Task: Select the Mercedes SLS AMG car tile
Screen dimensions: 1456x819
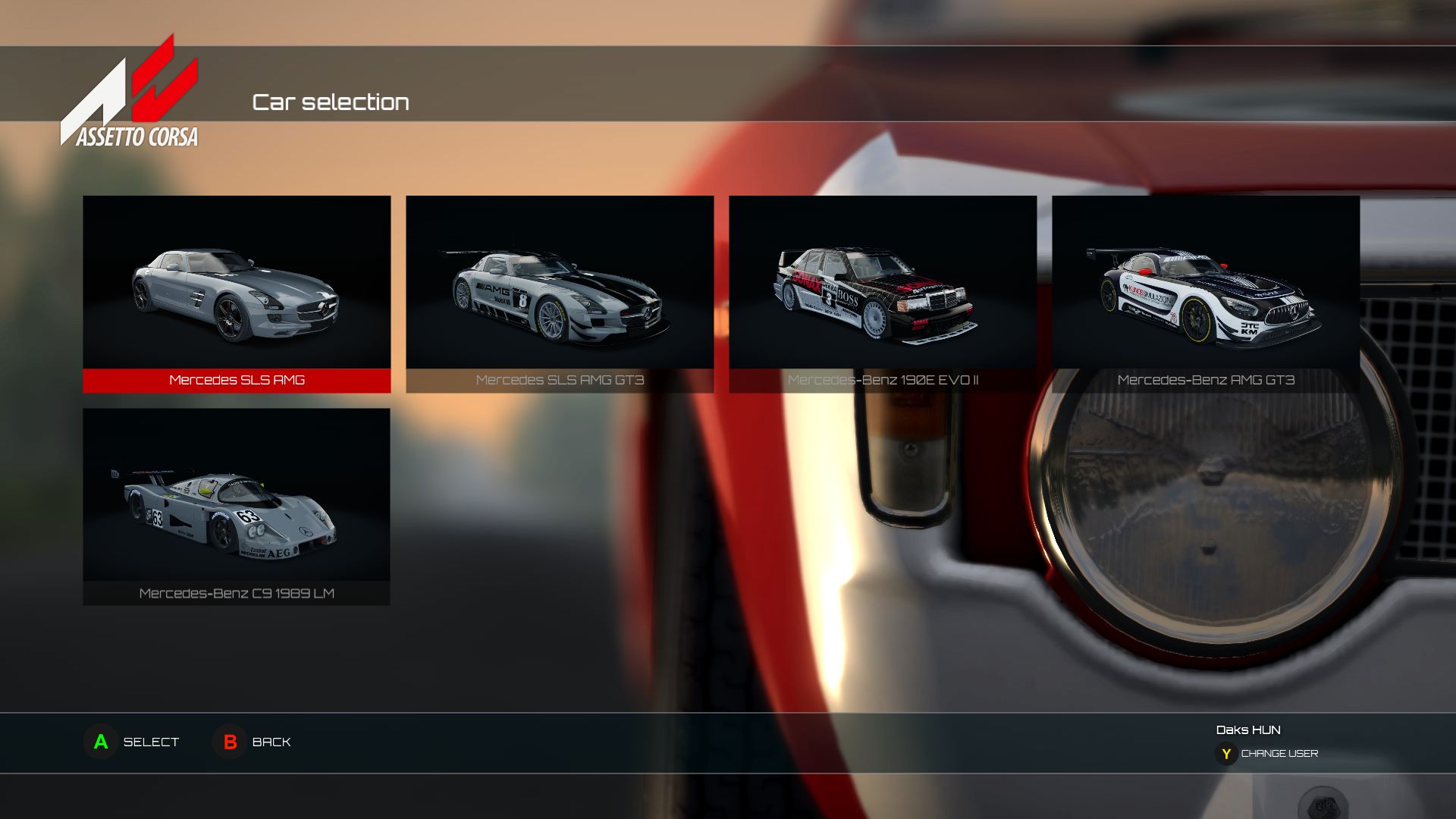Action: (237, 293)
